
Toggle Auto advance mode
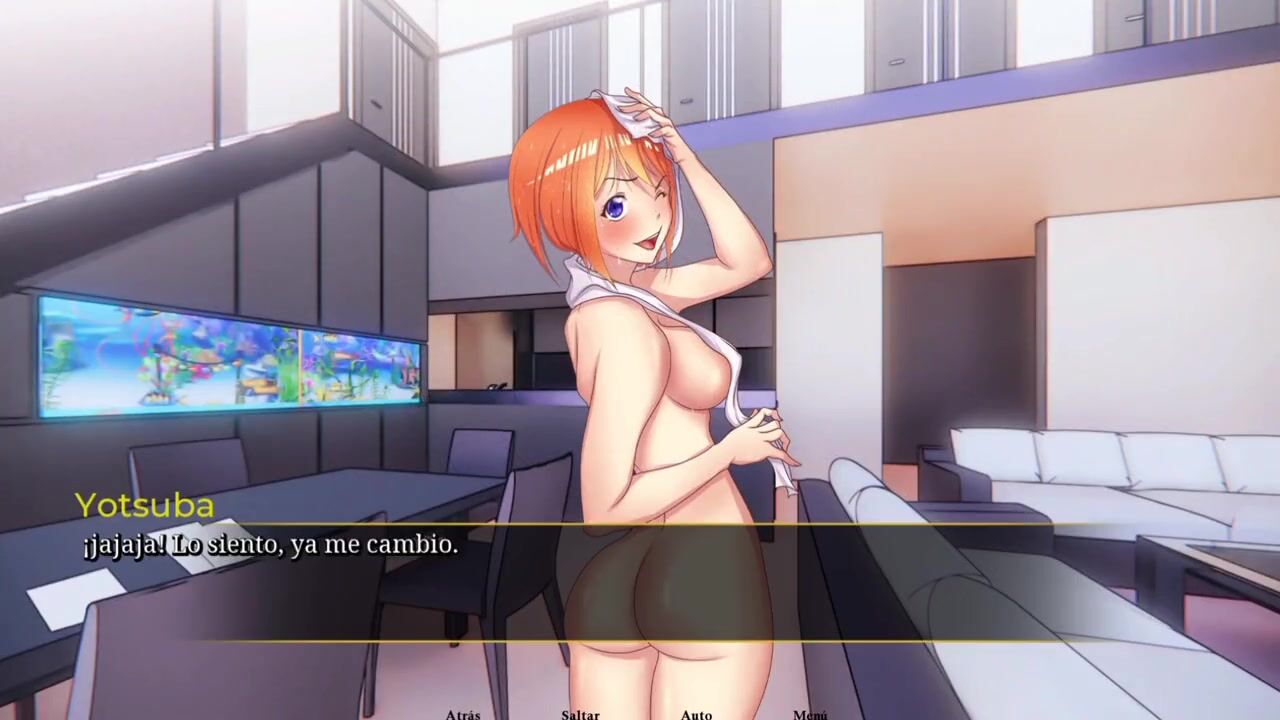pos(696,714)
